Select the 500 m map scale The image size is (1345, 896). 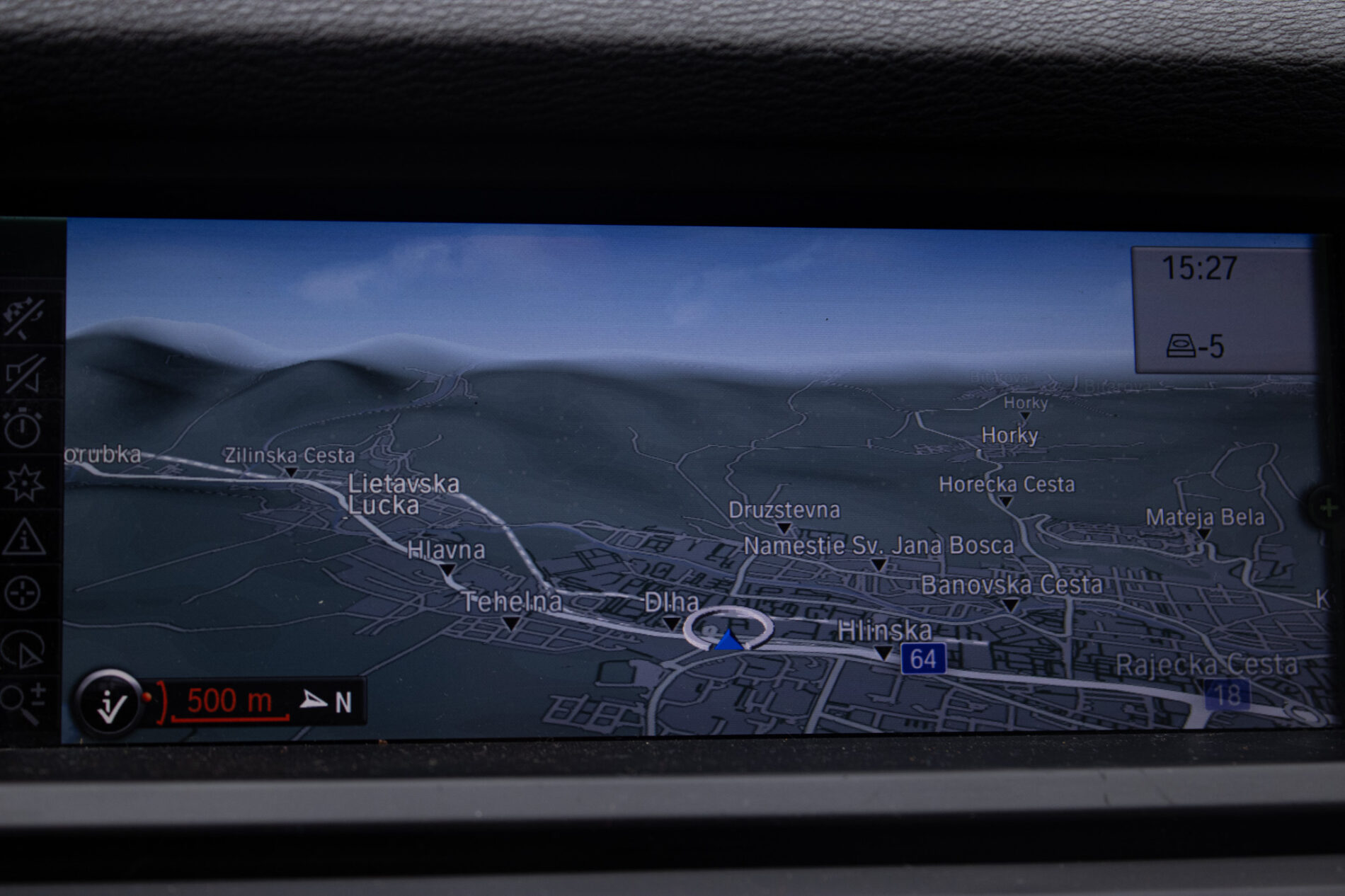(229, 702)
